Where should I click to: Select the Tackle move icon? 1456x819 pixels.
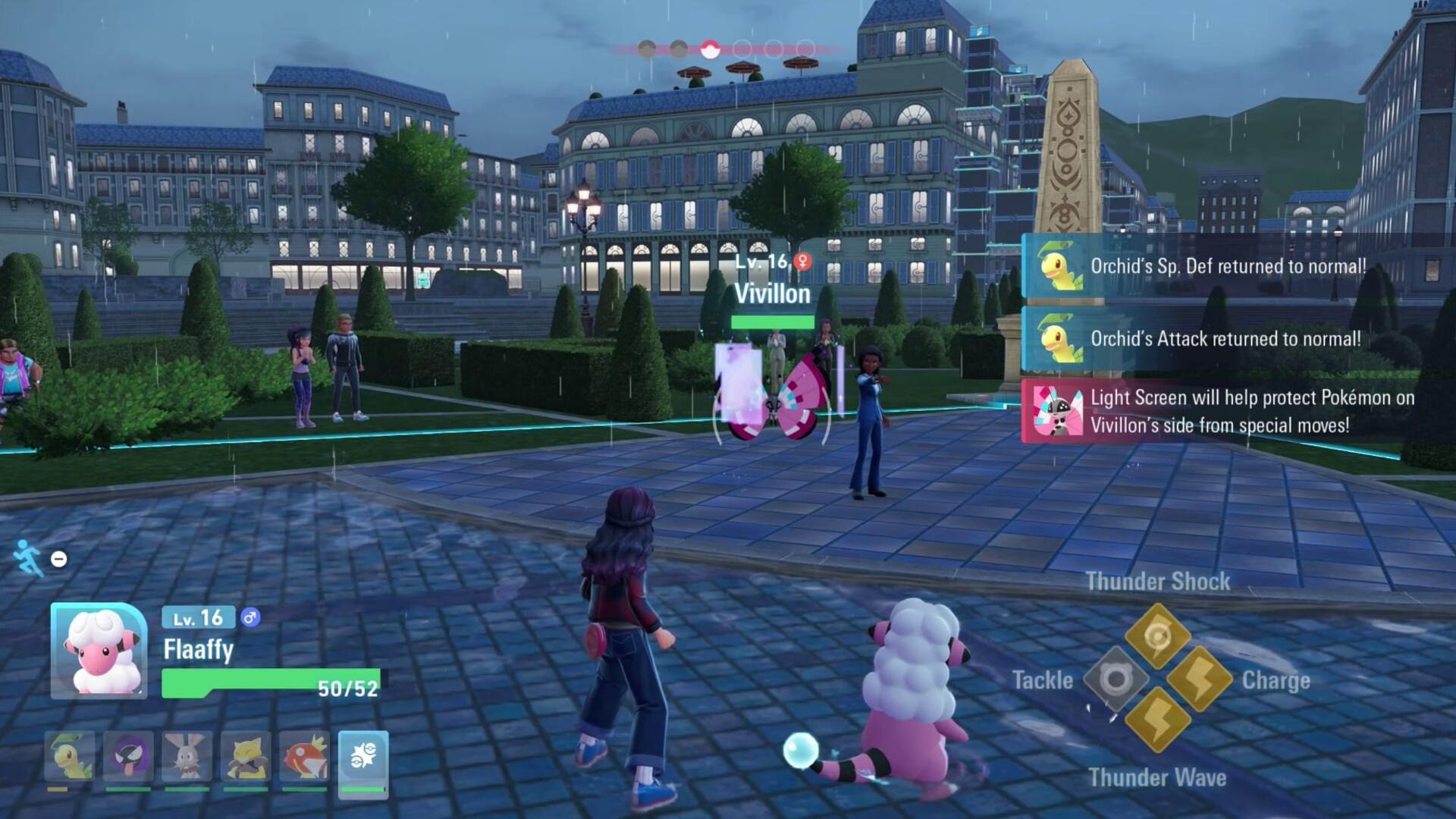(x=1115, y=679)
